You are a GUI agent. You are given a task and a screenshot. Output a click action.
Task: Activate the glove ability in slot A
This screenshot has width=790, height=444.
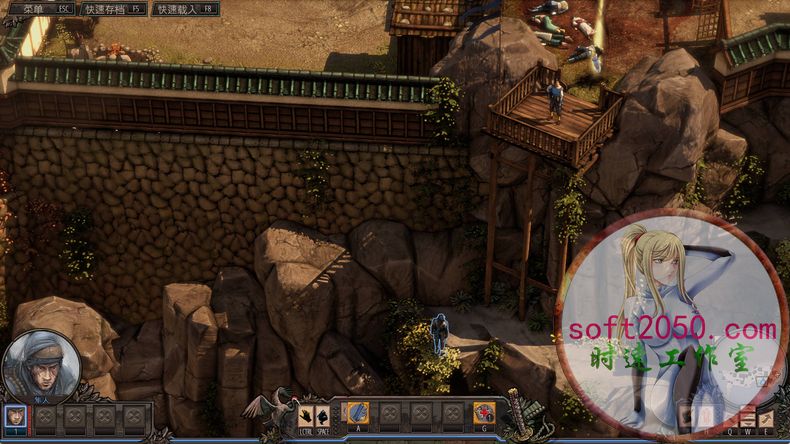[x=358, y=412]
